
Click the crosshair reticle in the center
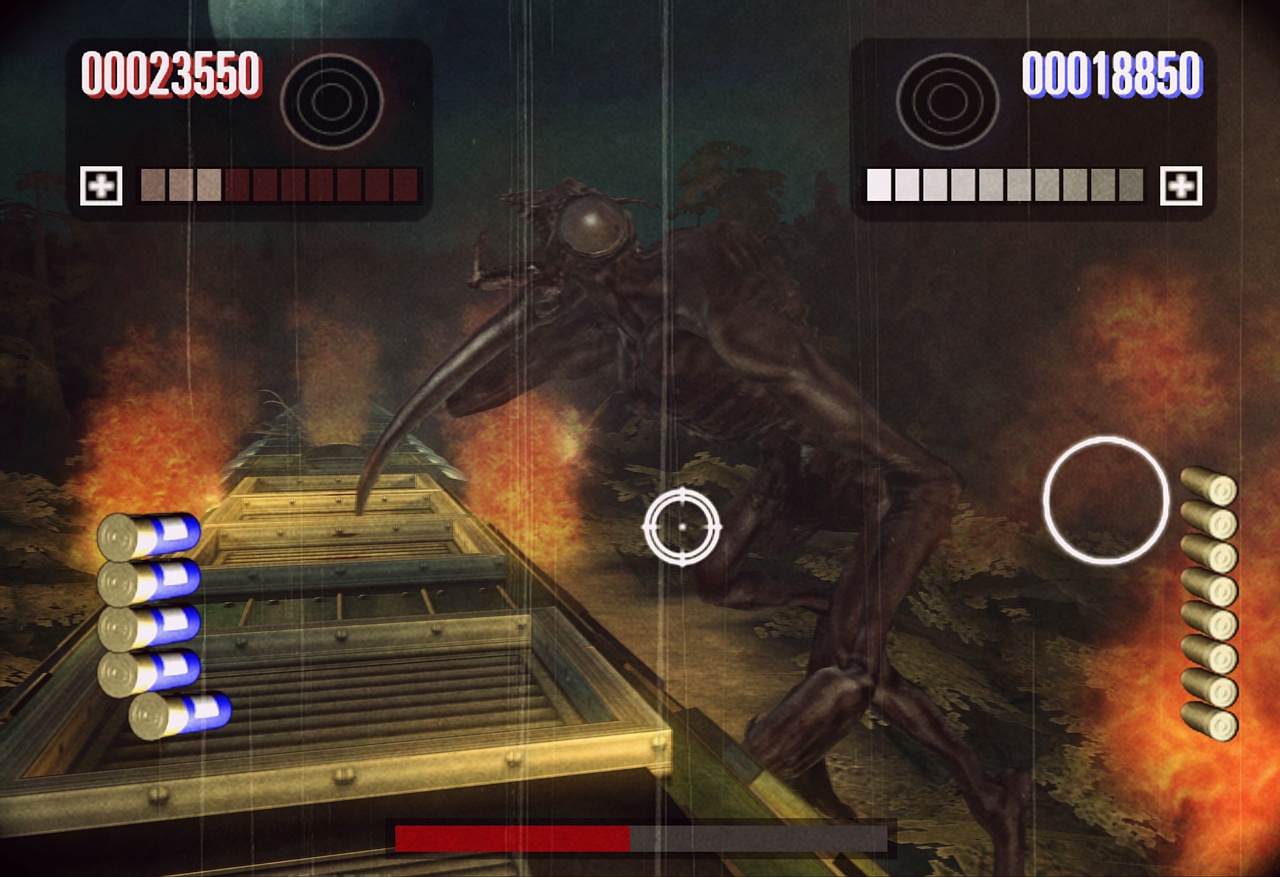click(683, 526)
